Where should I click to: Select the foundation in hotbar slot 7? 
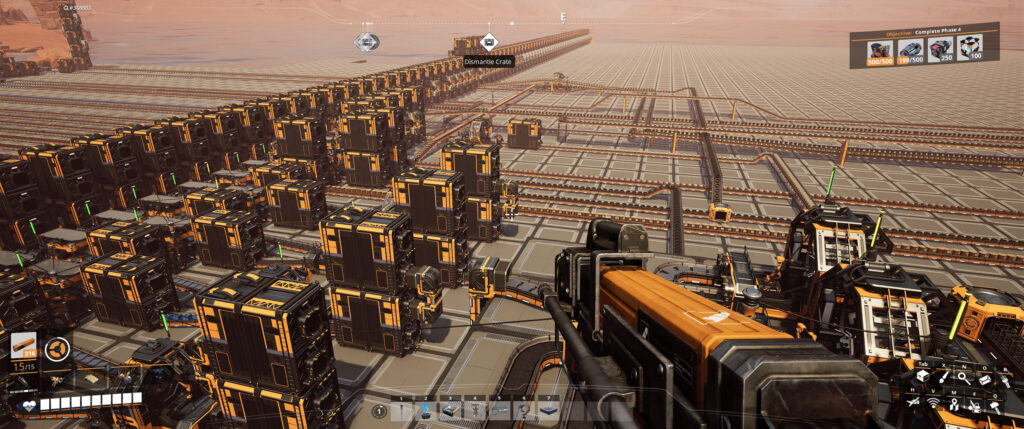pos(549,410)
